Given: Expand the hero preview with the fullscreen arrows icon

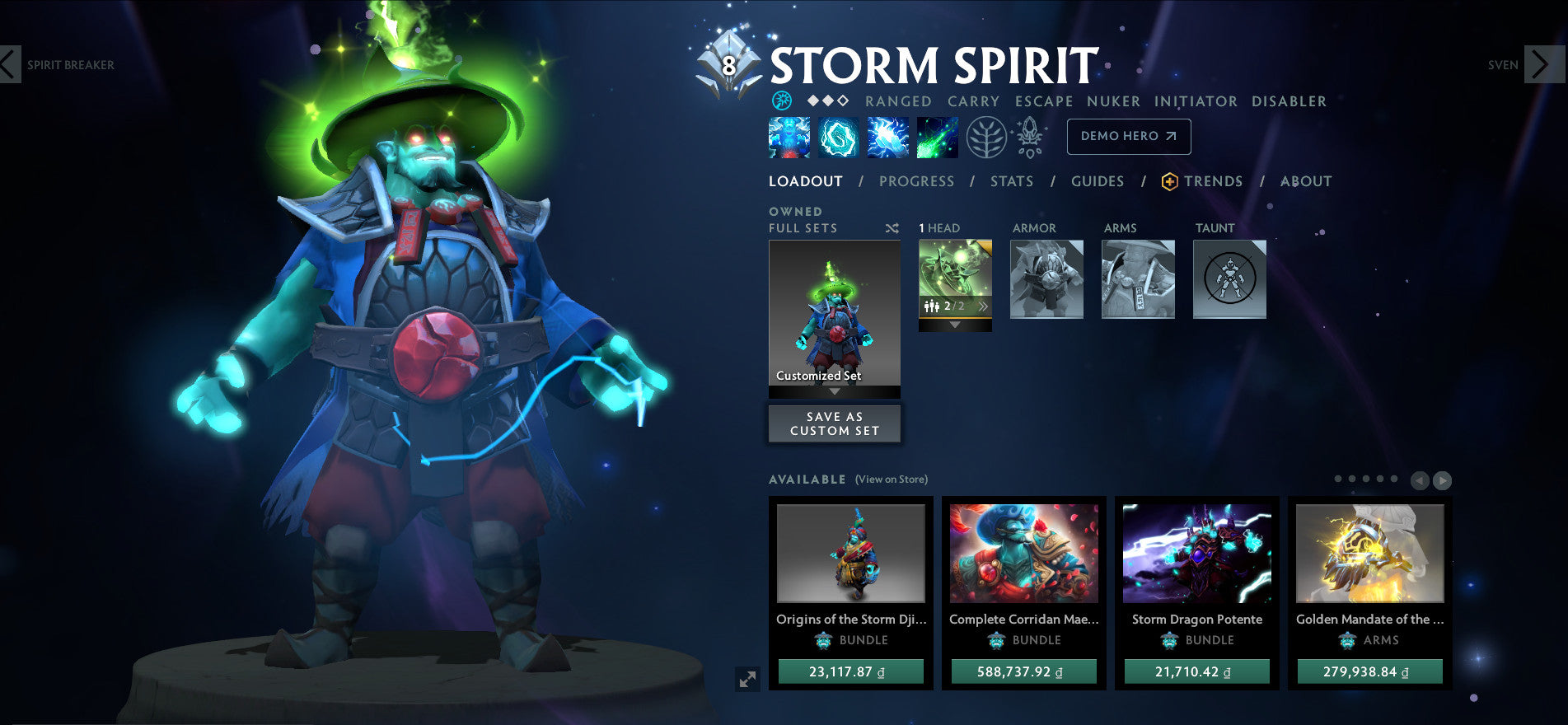Looking at the screenshot, I should tap(747, 680).
